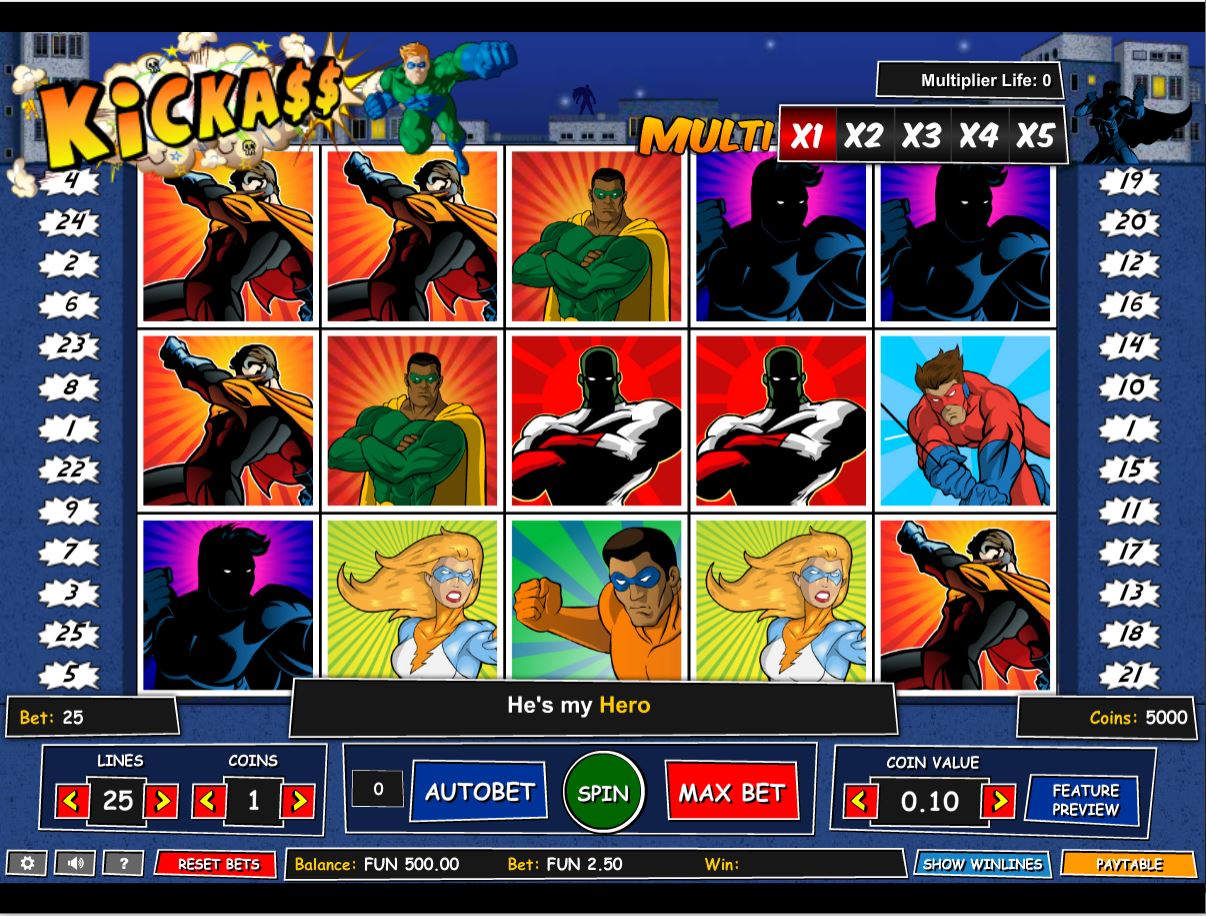The width and height of the screenshot is (1206, 916).
Task: Choose payline number 24 marker
Action: pos(70,221)
